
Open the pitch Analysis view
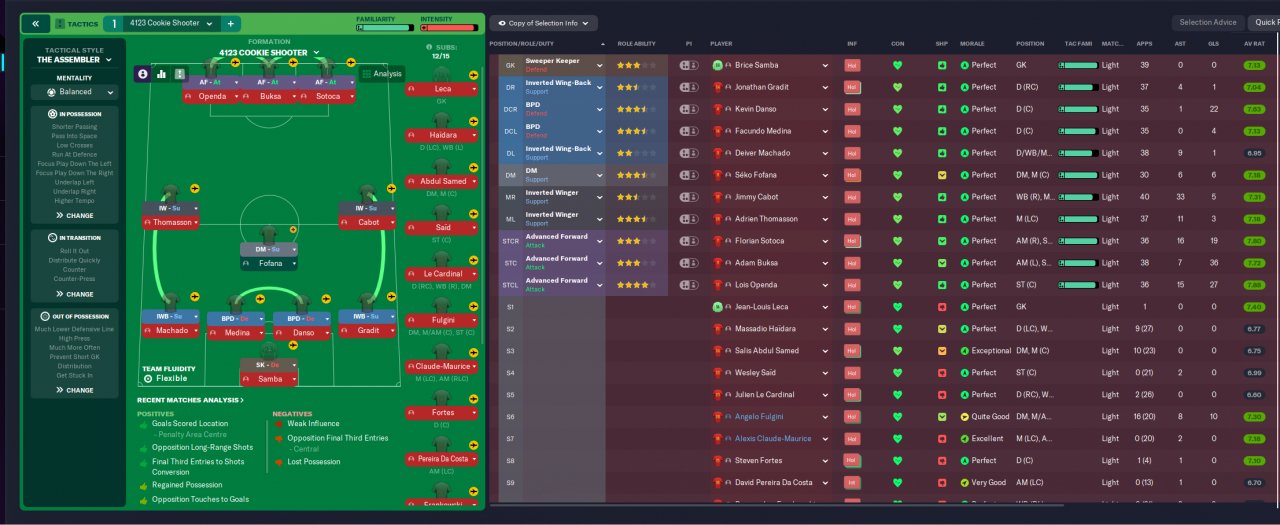(381, 74)
